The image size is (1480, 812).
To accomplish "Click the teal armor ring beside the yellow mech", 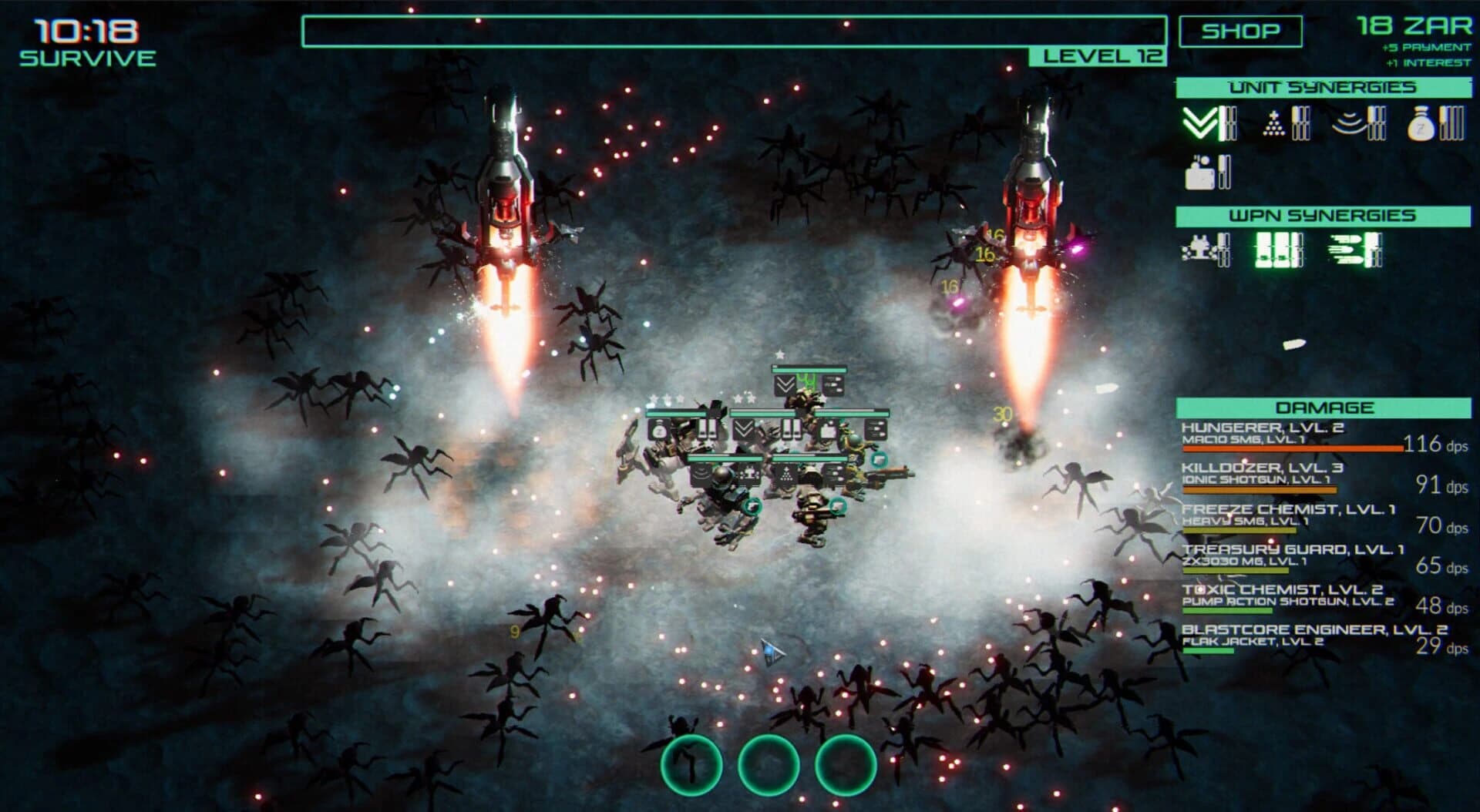I will click(880, 461).
